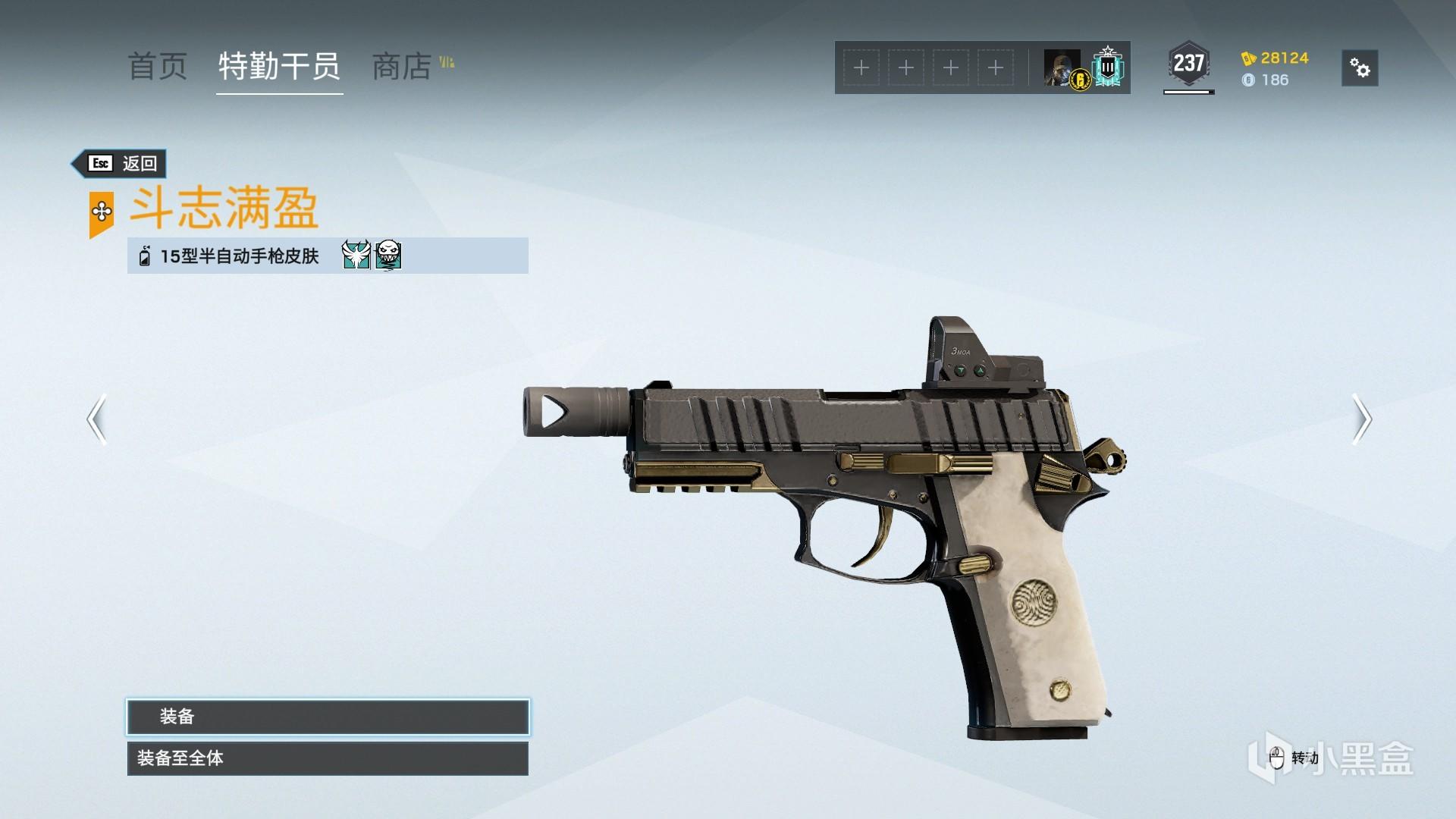The width and height of the screenshot is (1456, 819).
Task: Click the renown currency amount 28124
Action: (x=1284, y=58)
